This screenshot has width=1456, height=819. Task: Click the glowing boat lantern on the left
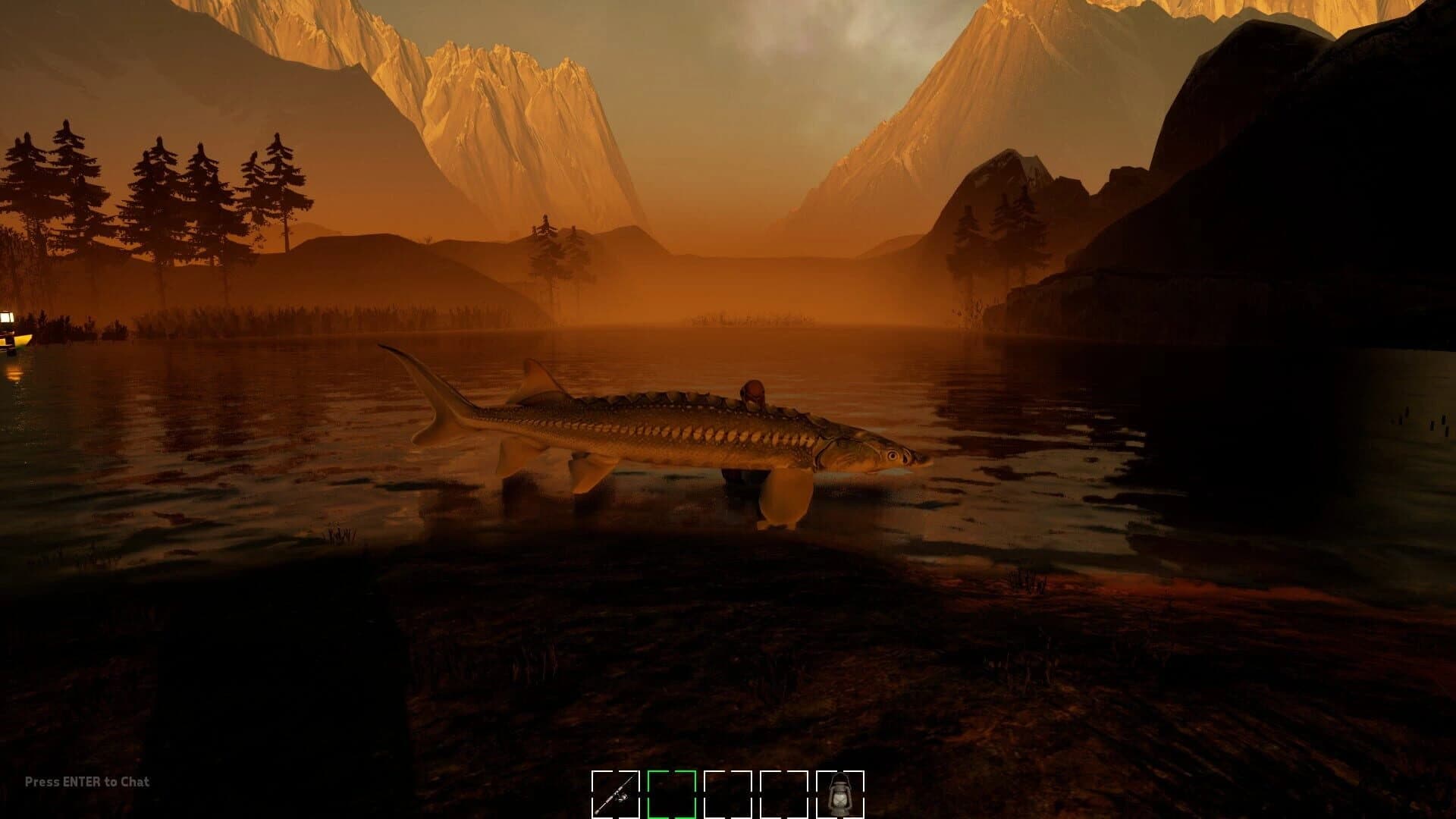7,317
